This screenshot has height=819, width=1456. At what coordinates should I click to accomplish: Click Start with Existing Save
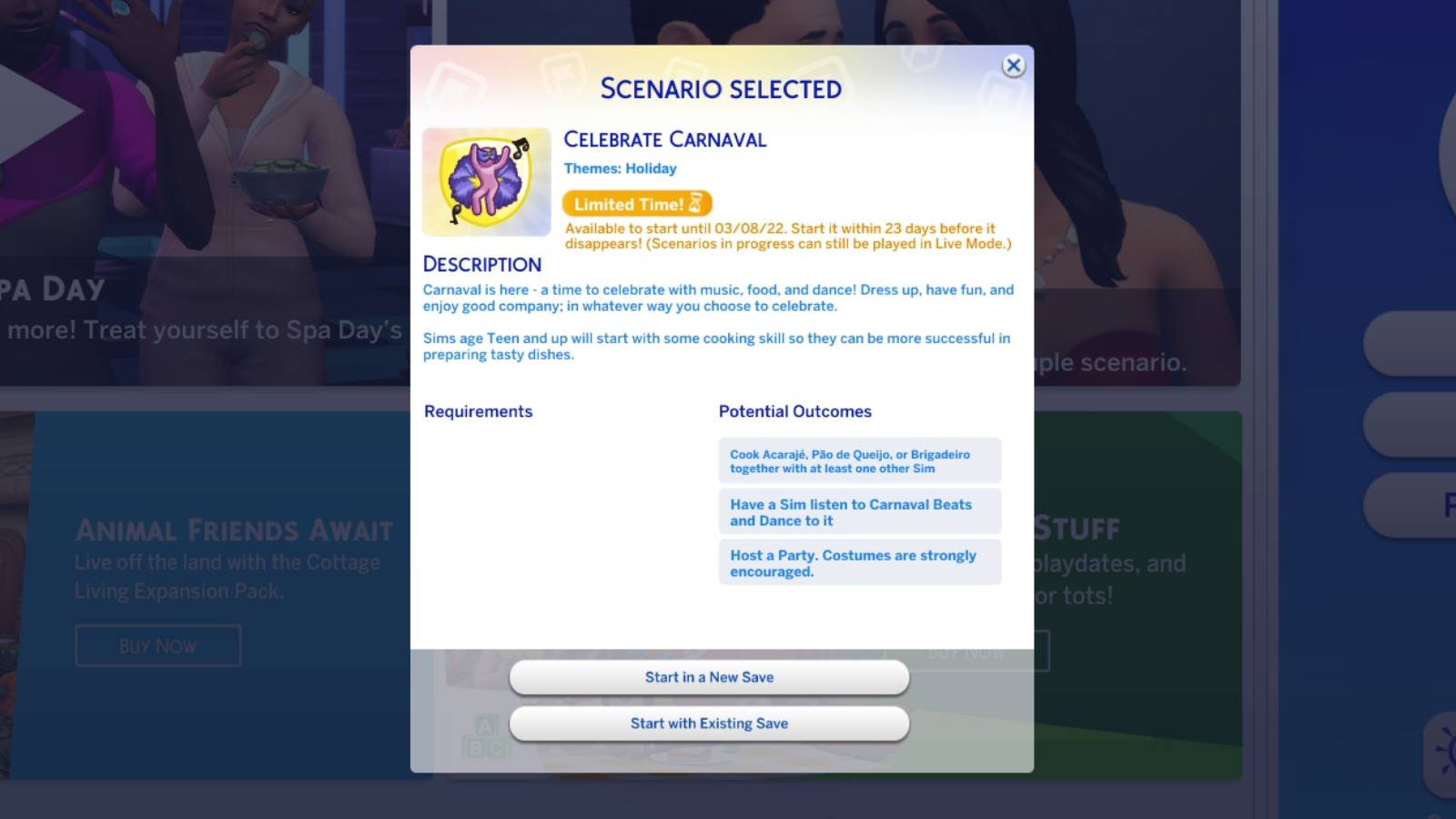coord(709,723)
